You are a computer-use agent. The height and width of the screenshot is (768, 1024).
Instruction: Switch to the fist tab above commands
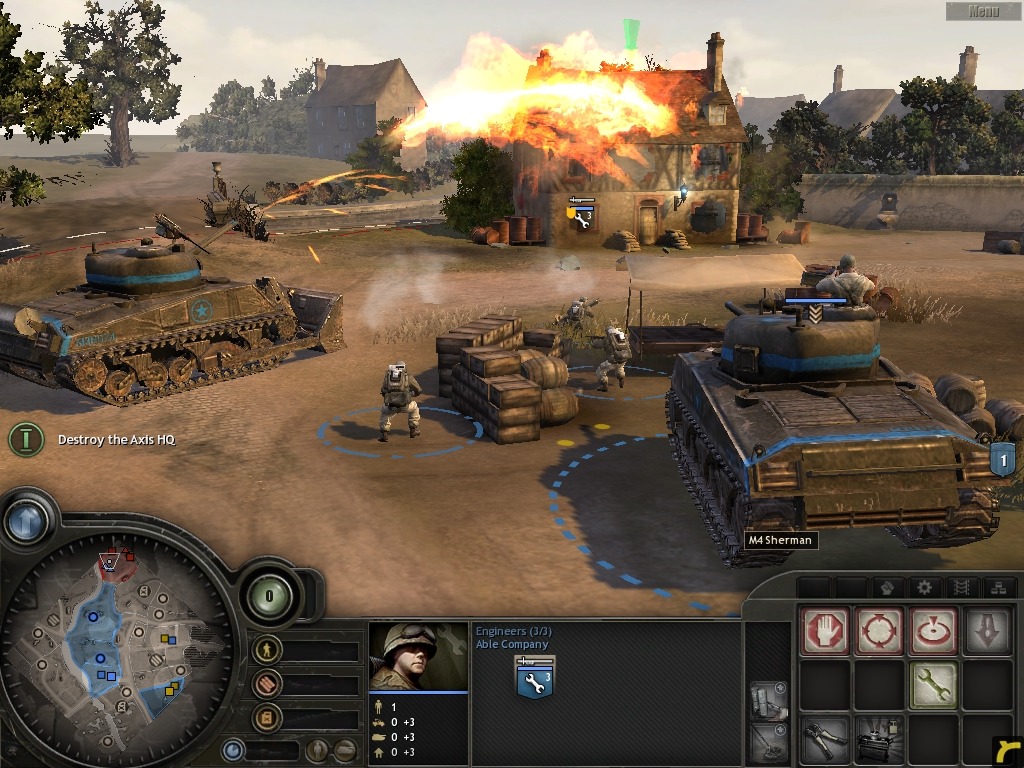point(885,587)
